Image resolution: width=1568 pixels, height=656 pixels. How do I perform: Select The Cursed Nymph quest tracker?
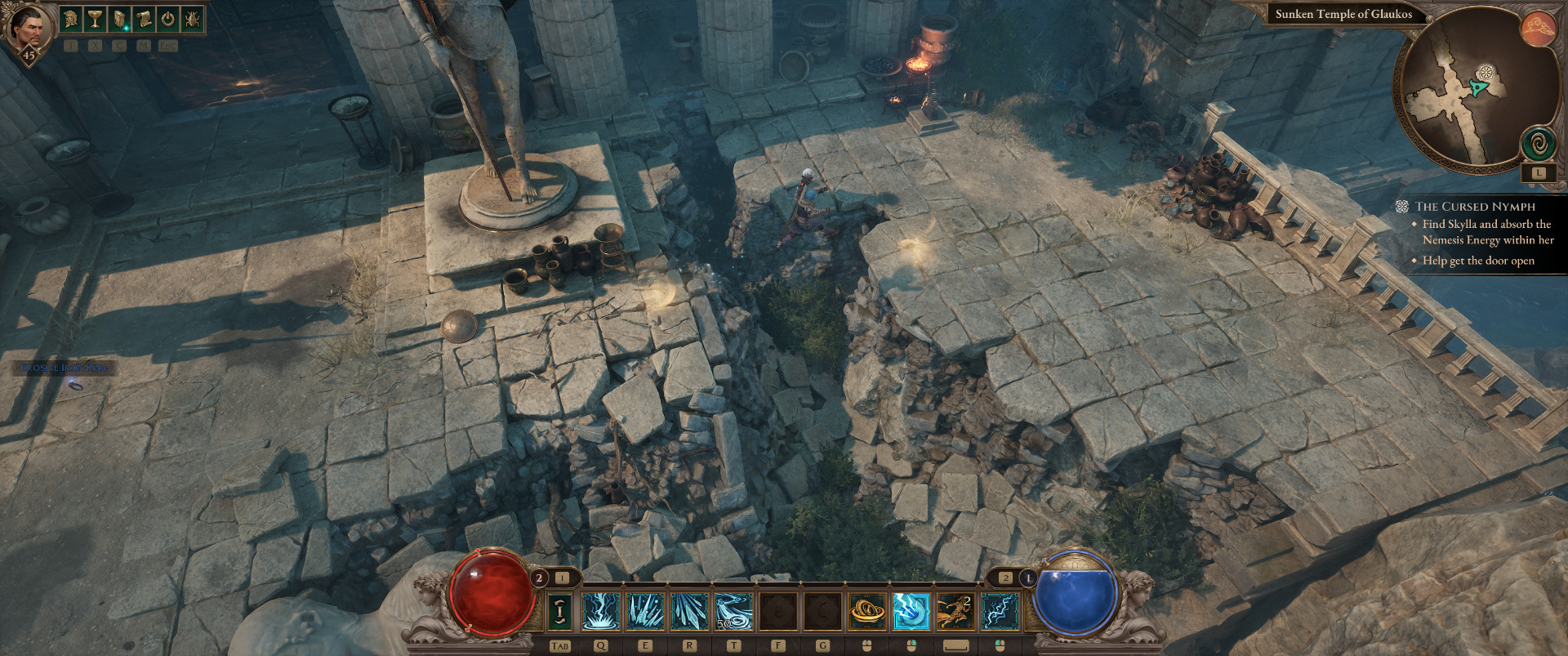point(1475,207)
